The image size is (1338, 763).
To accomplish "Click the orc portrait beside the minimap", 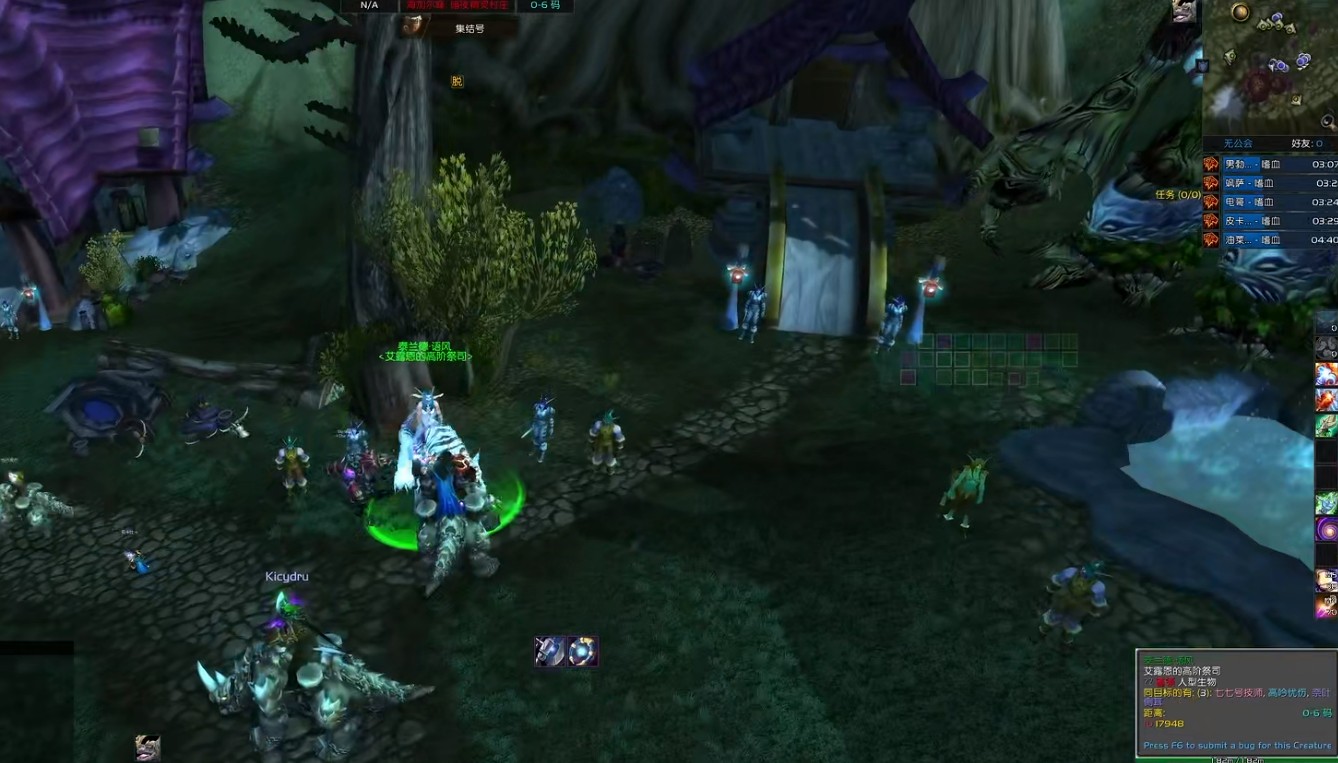I will [x=1185, y=11].
